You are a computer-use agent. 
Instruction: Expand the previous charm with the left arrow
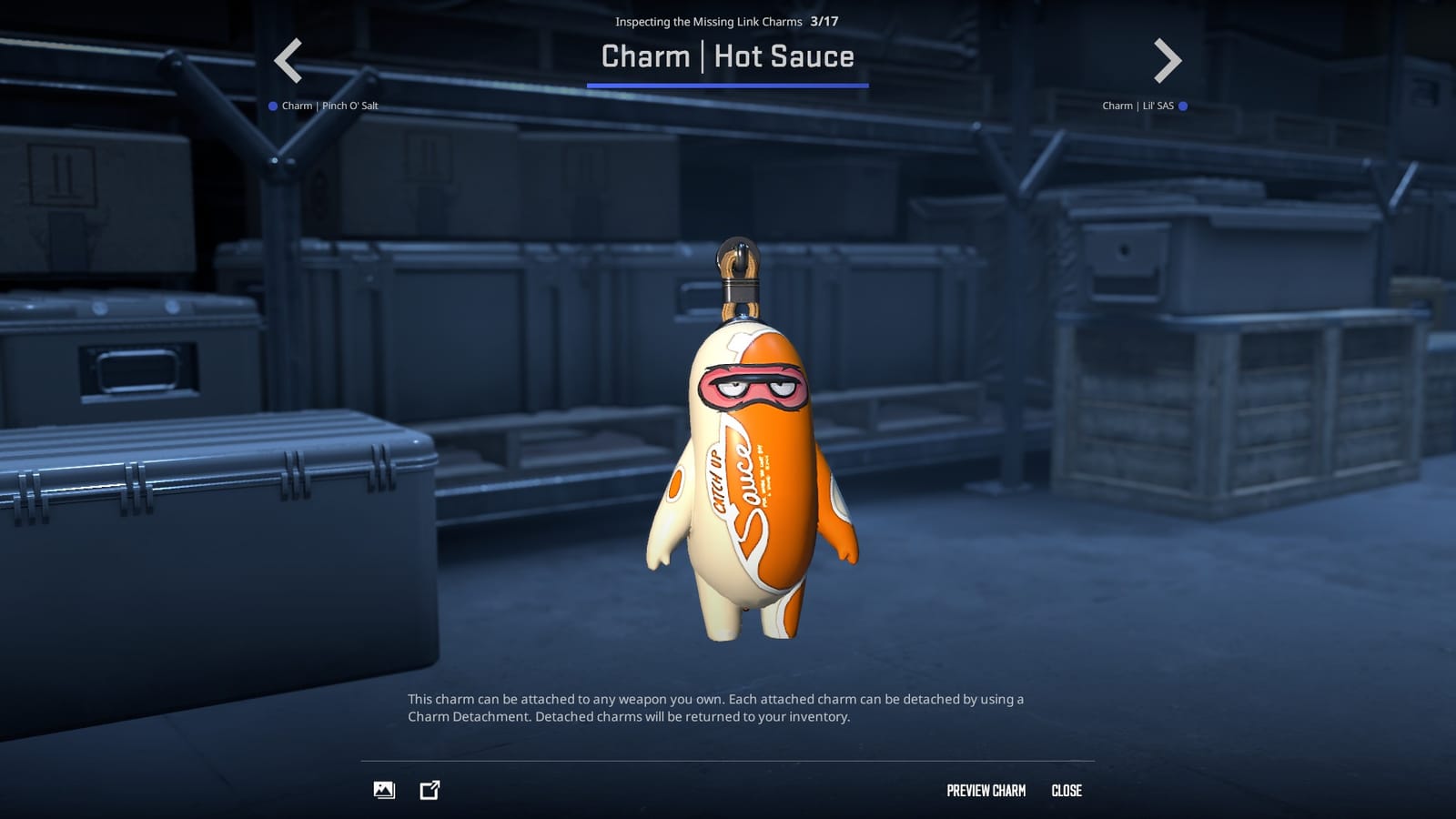[x=287, y=60]
